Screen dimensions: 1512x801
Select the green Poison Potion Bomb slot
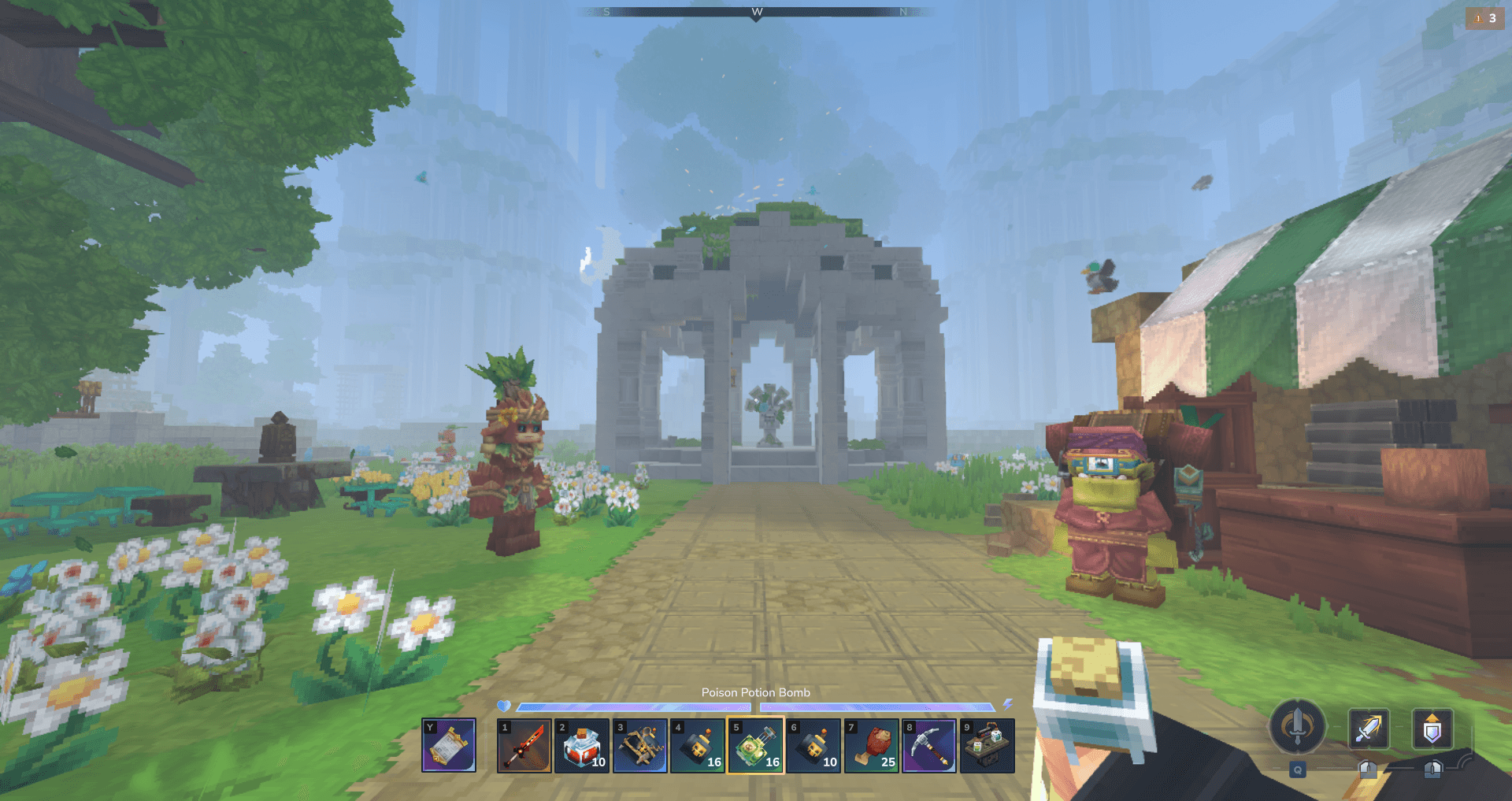pos(756,745)
